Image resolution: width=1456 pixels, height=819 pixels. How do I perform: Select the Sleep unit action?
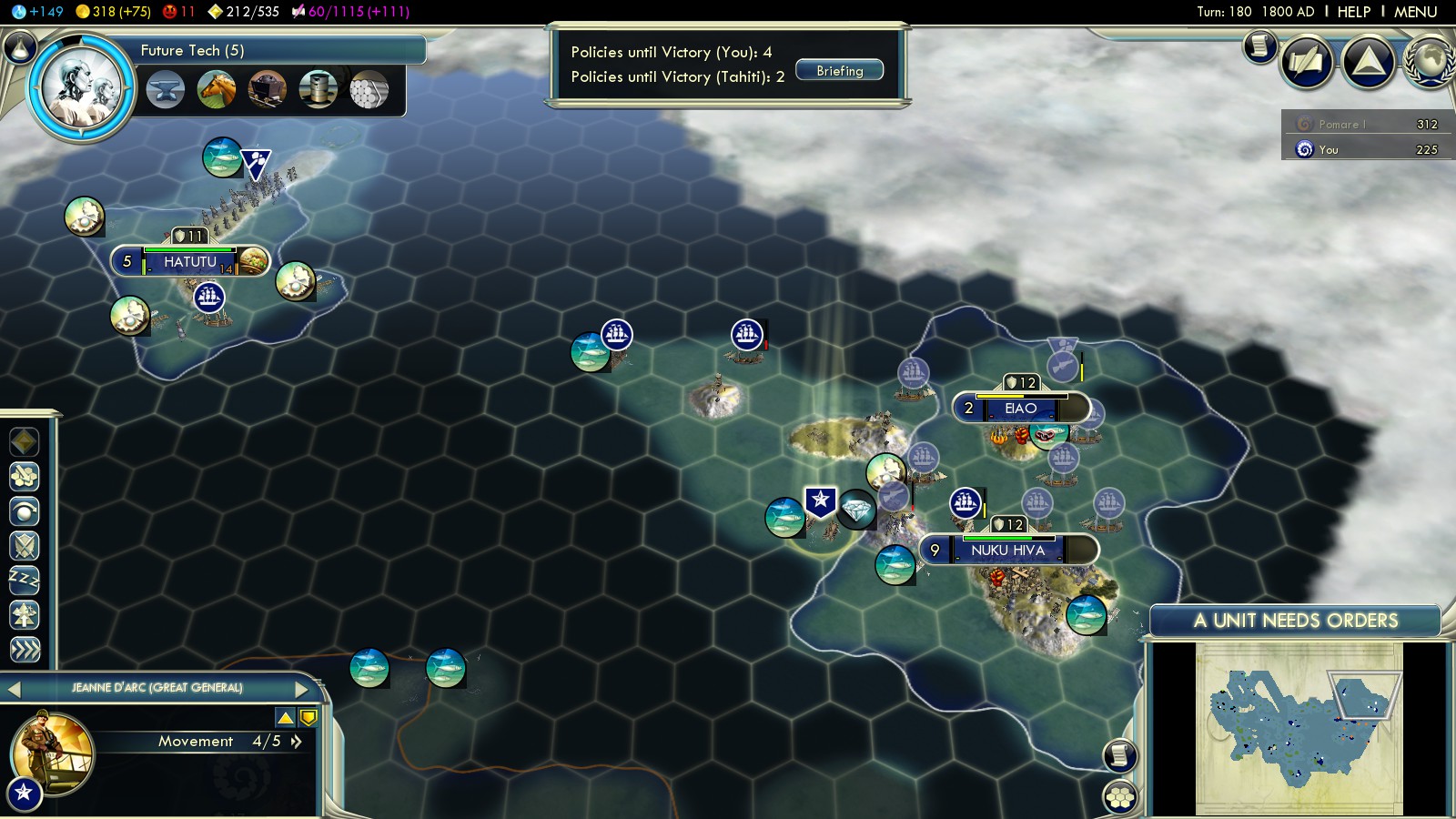pos(25,579)
